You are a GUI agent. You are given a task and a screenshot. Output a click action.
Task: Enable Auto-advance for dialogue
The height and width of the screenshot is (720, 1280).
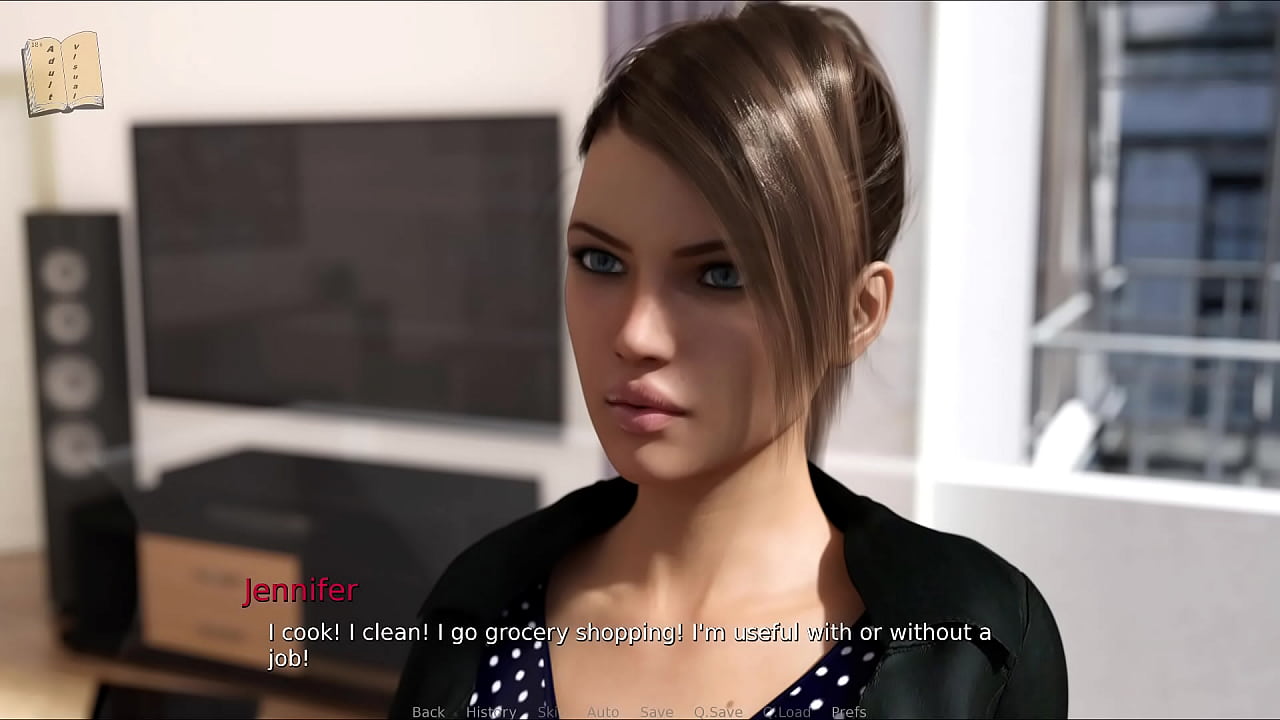point(603,712)
